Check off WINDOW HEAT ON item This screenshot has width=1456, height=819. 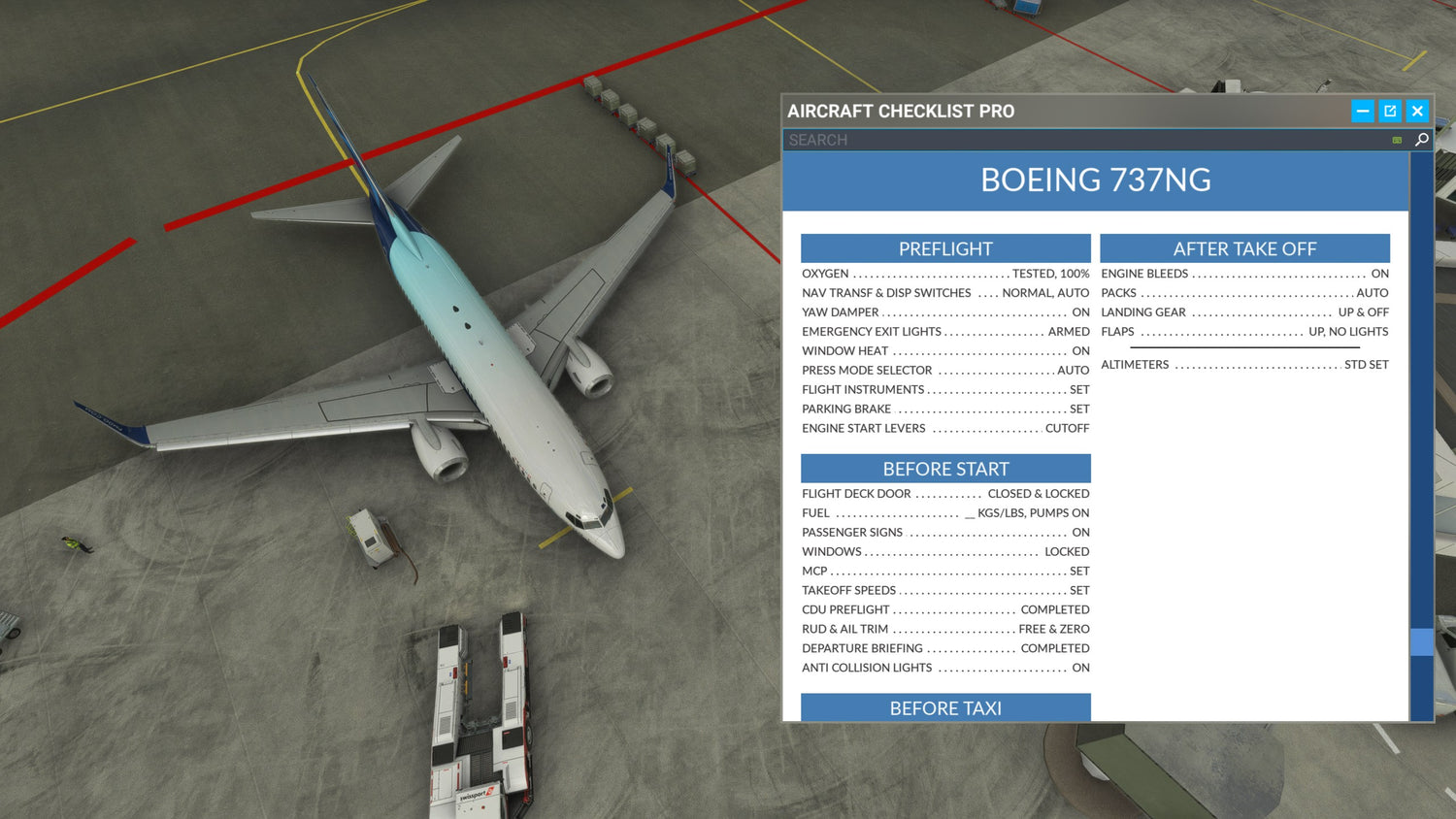click(945, 350)
